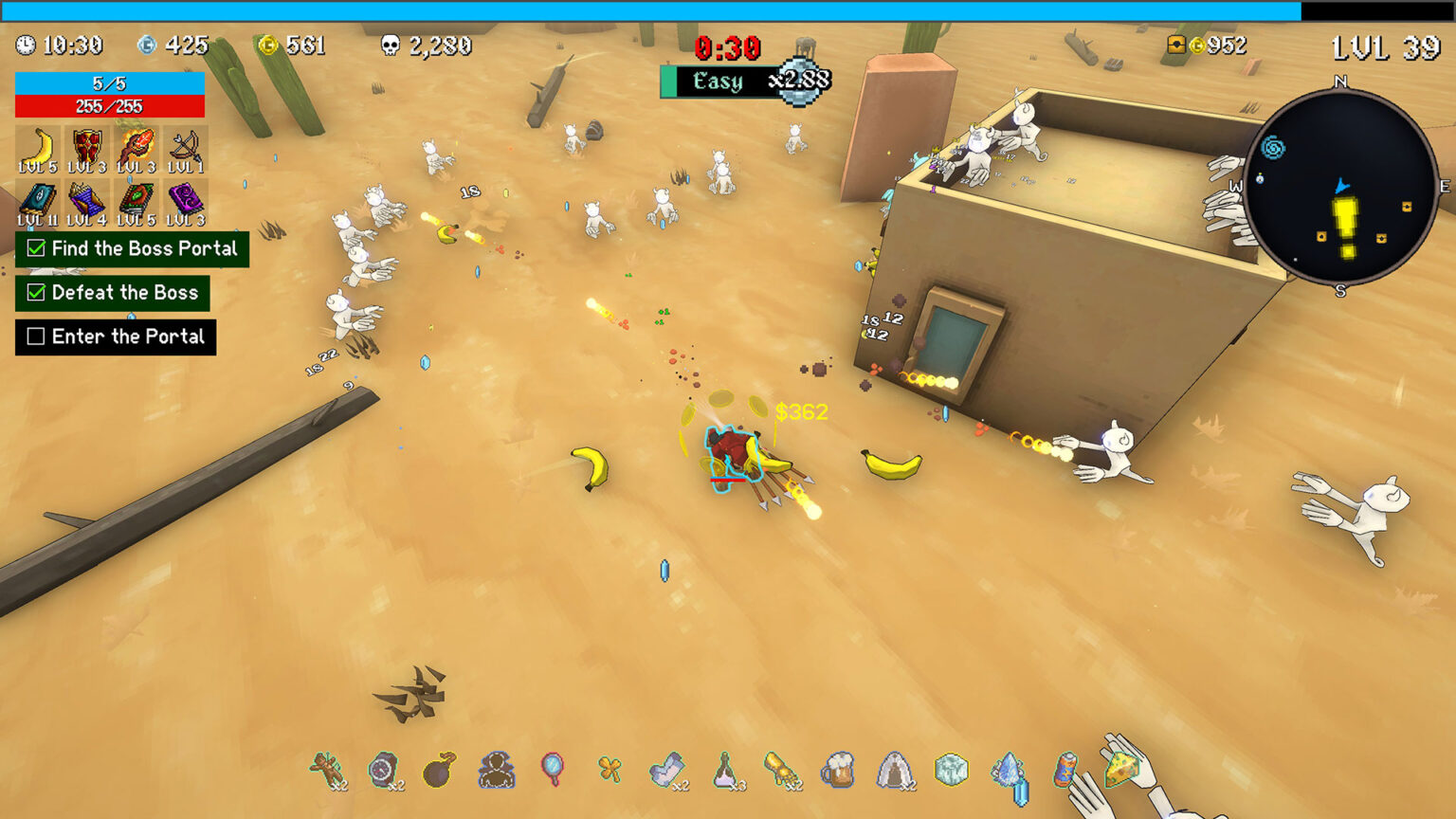
Task: Choose the black bomb item icon
Action: [439, 770]
